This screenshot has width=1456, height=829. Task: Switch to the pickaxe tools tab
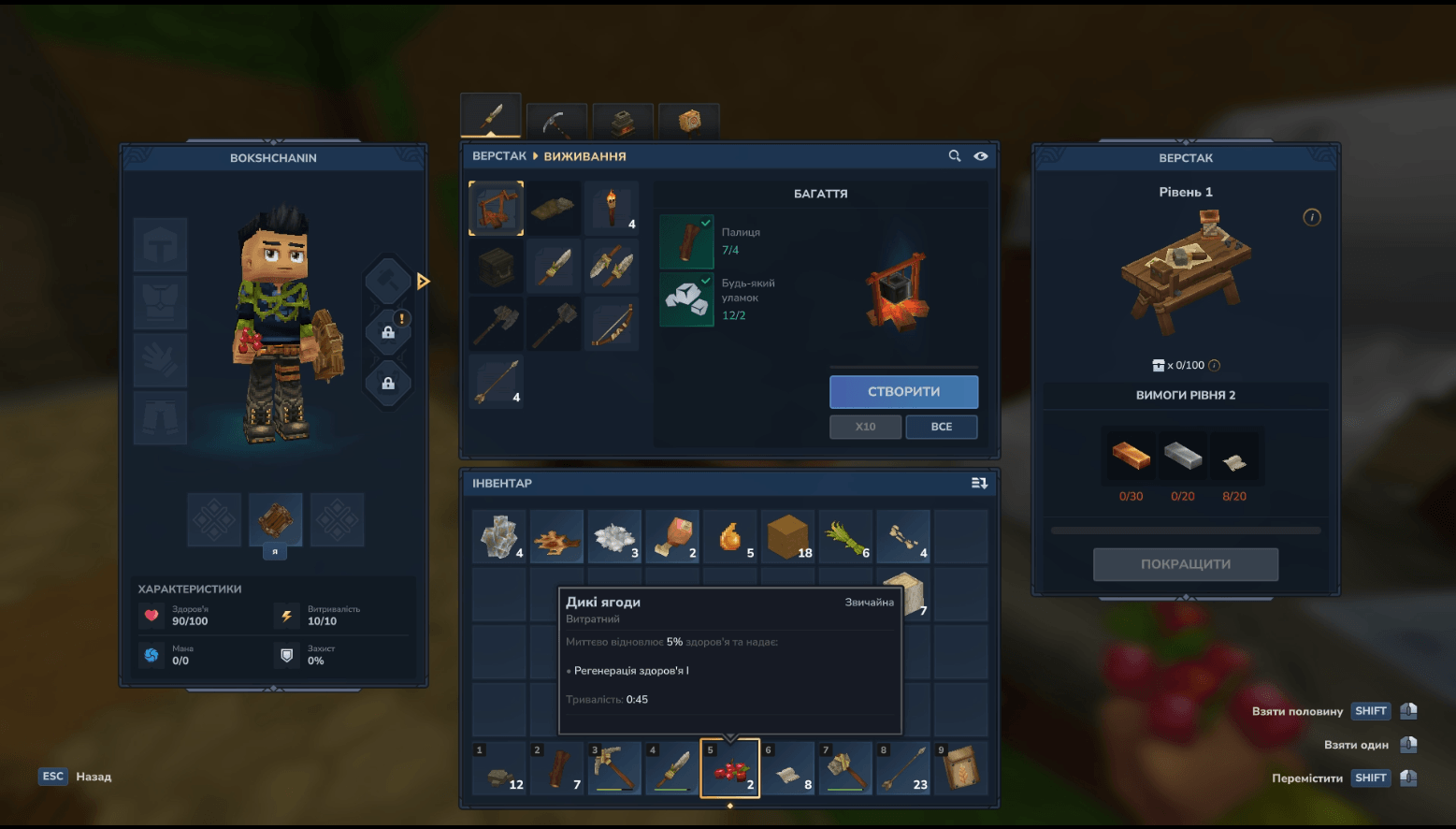556,122
